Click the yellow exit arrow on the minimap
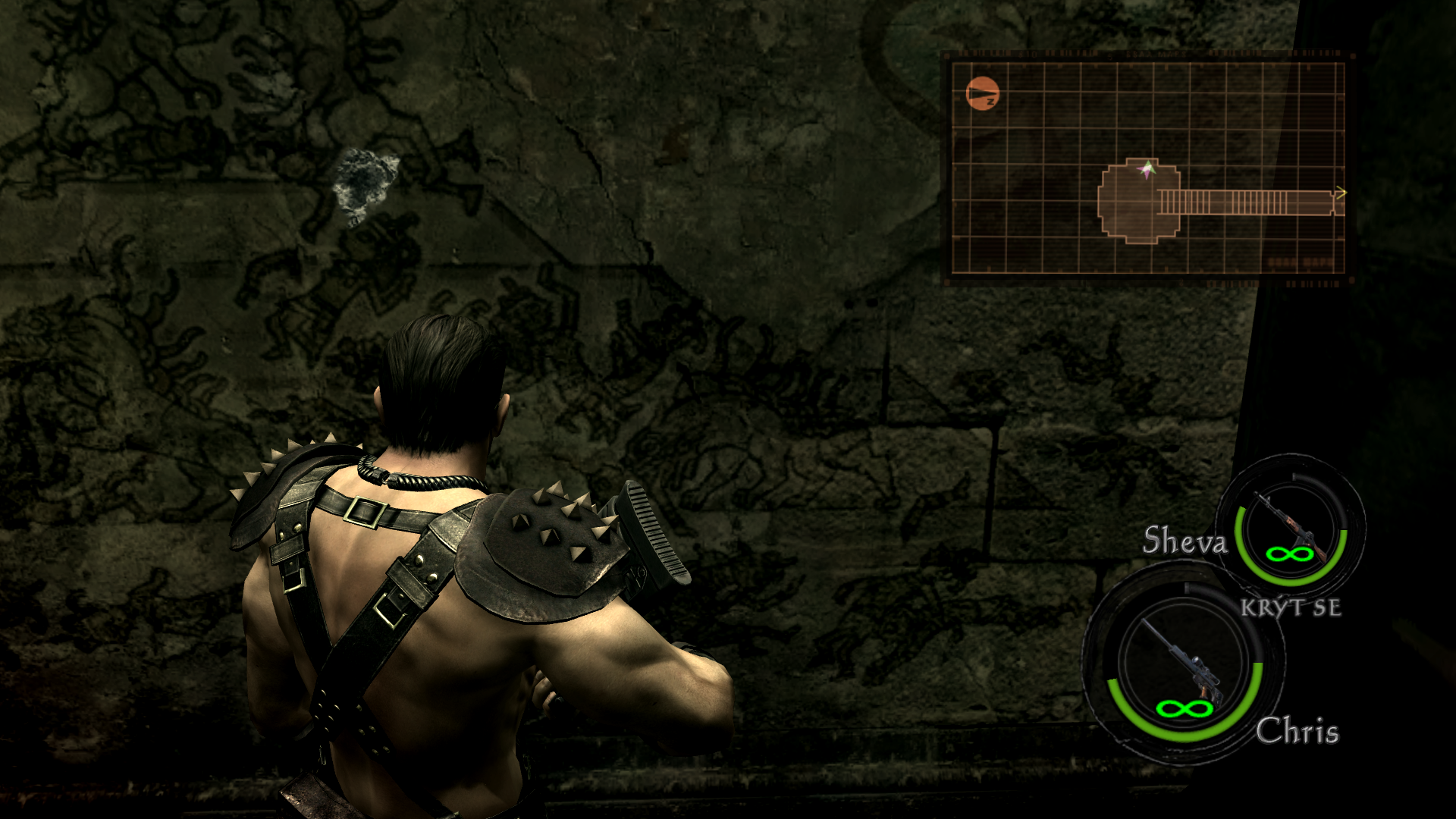1456x819 pixels. (1340, 195)
